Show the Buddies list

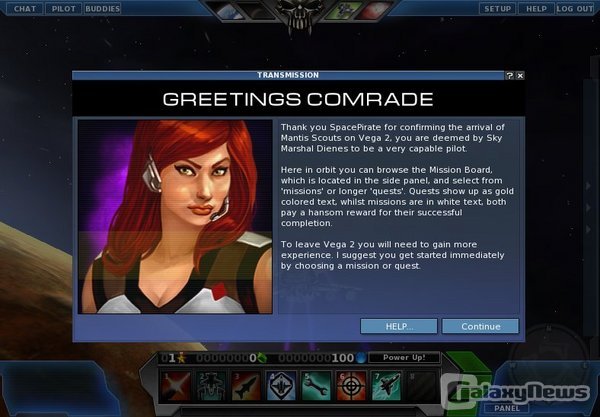[102, 9]
